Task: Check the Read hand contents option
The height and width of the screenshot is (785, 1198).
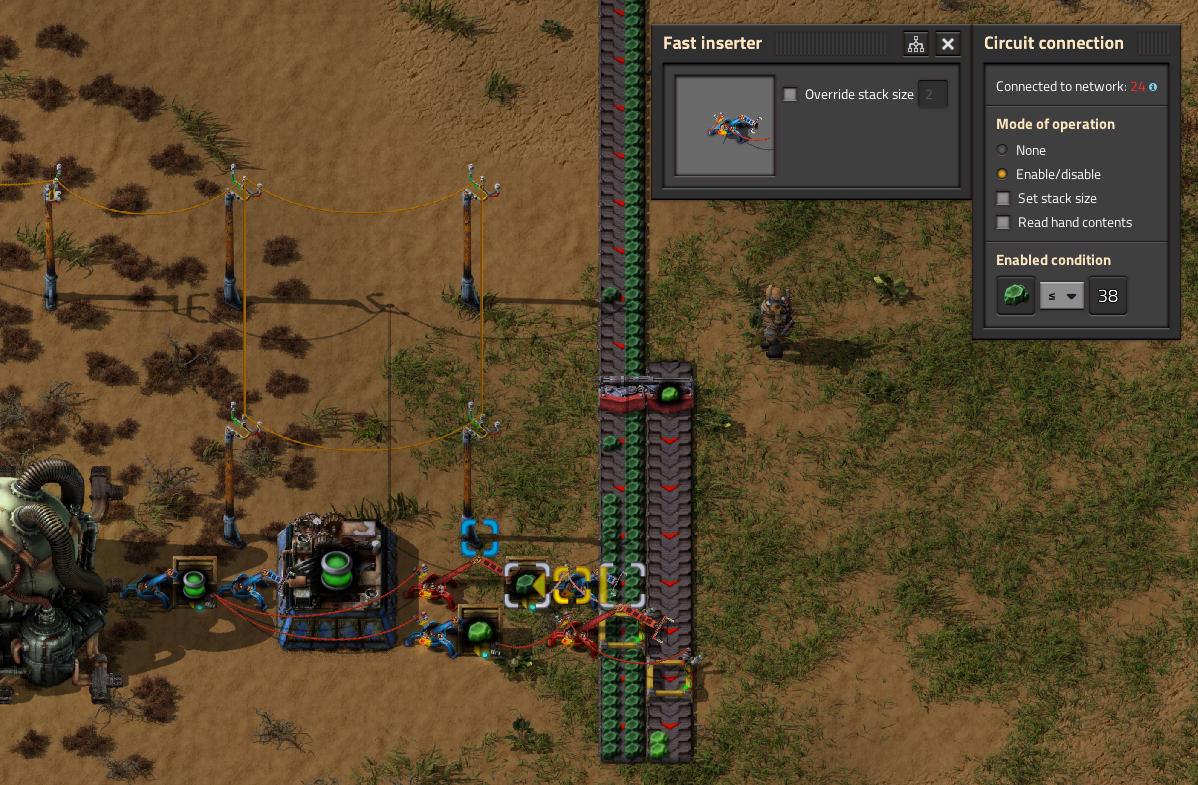Action: click(x=1003, y=222)
